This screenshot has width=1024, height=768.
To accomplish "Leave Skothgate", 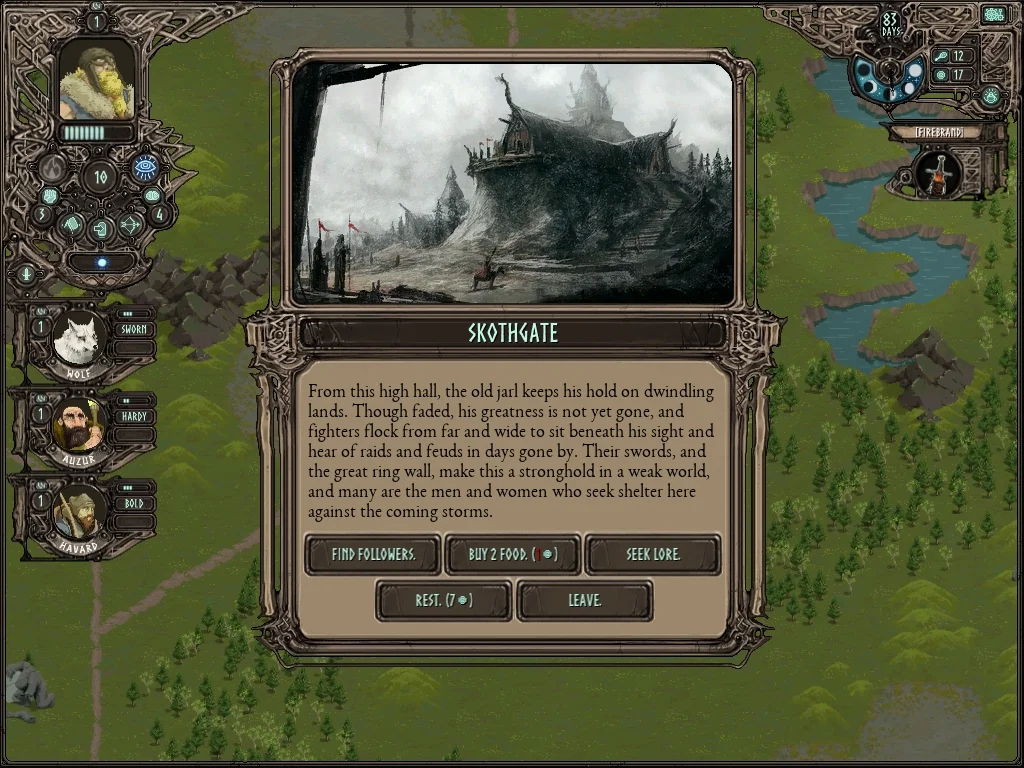I will point(584,600).
